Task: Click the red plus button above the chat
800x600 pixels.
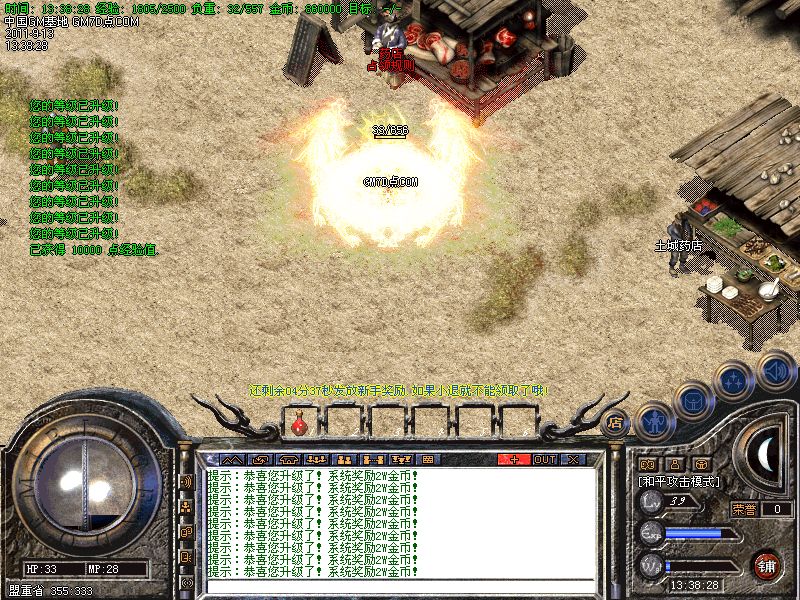Action: (513, 459)
